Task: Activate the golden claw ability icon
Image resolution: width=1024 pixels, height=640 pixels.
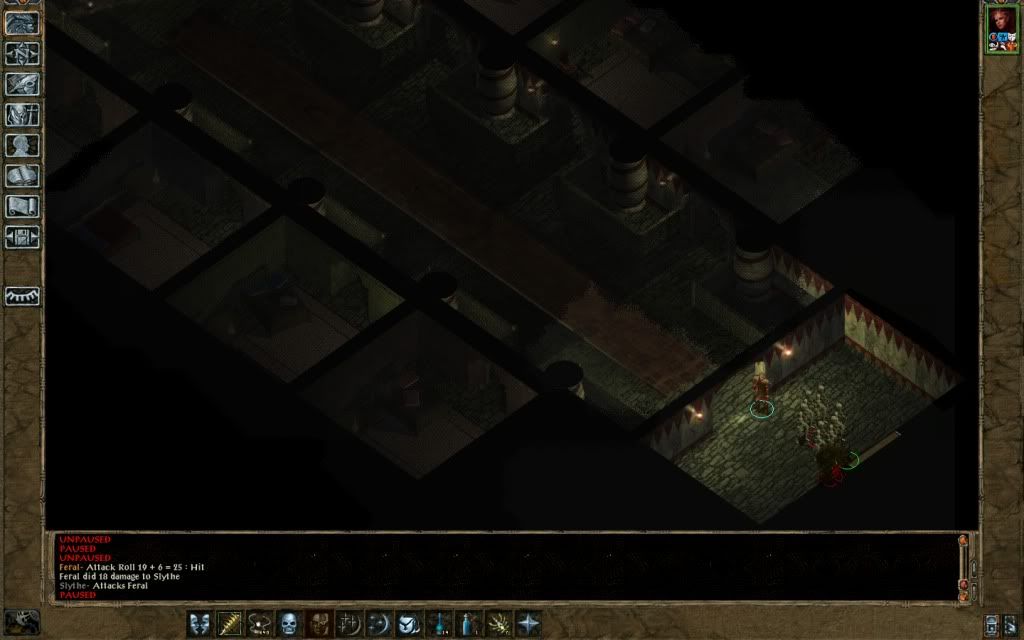Action: 497,623
